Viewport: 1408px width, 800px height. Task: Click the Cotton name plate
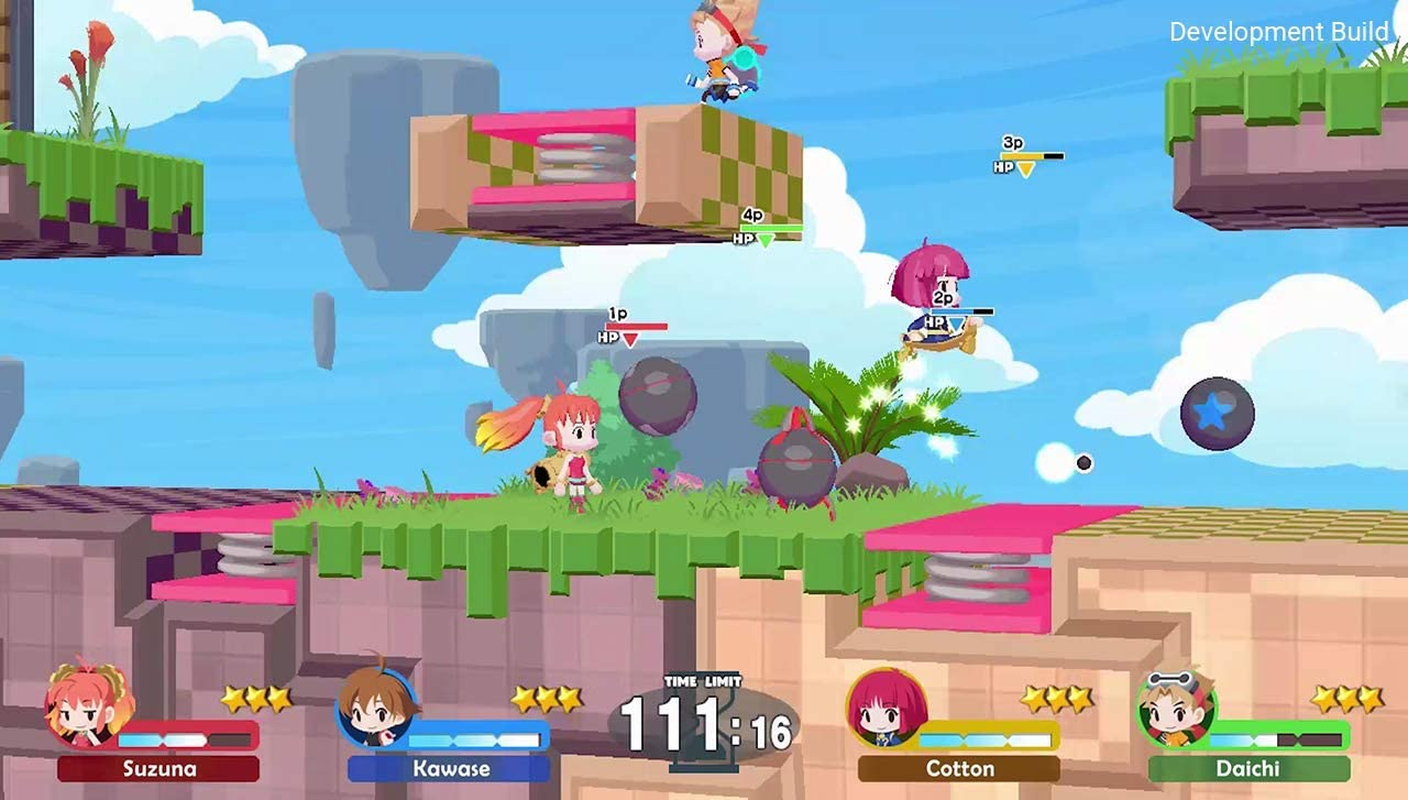[961, 770]
